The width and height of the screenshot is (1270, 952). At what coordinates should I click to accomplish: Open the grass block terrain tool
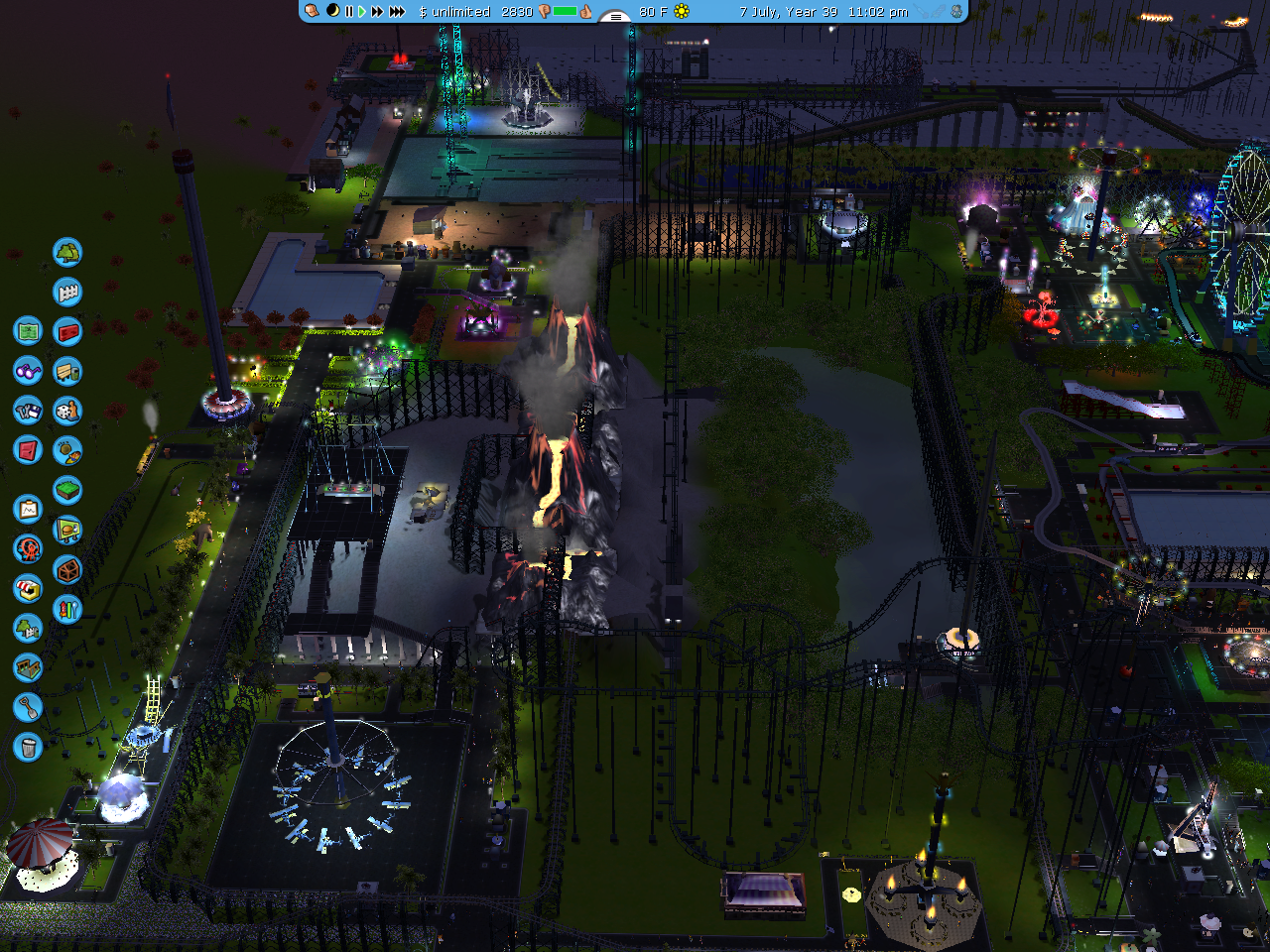pyautogui.click(x=67, y=490)
